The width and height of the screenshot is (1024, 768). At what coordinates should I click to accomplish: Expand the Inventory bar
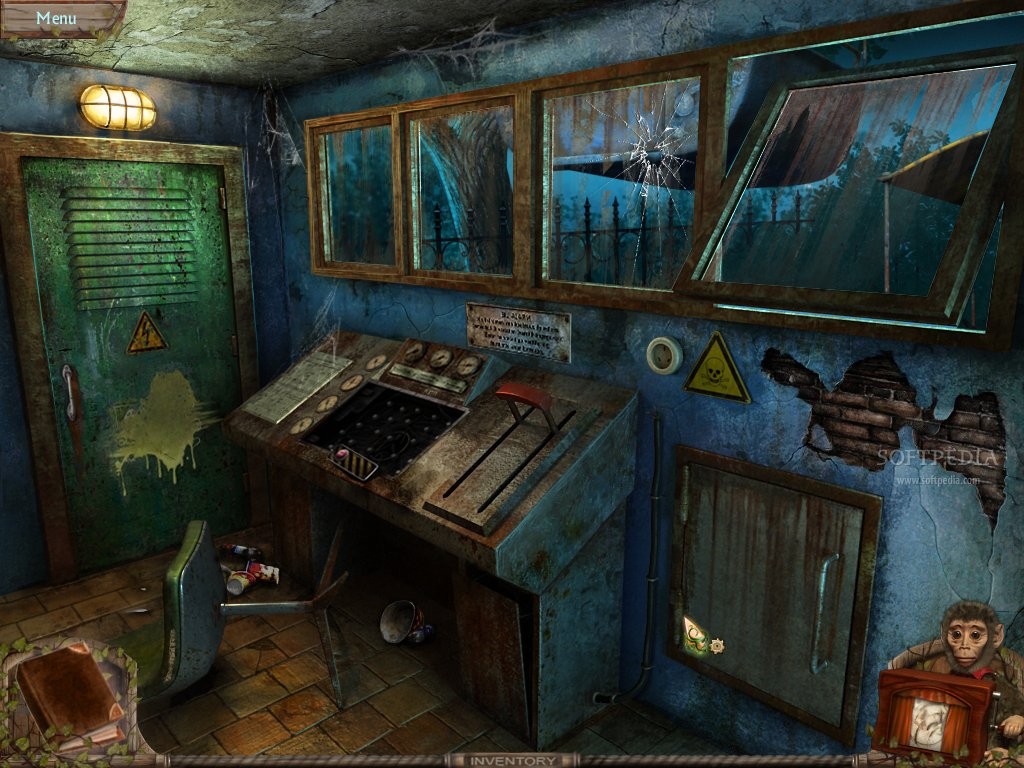(x=512, y=760)
